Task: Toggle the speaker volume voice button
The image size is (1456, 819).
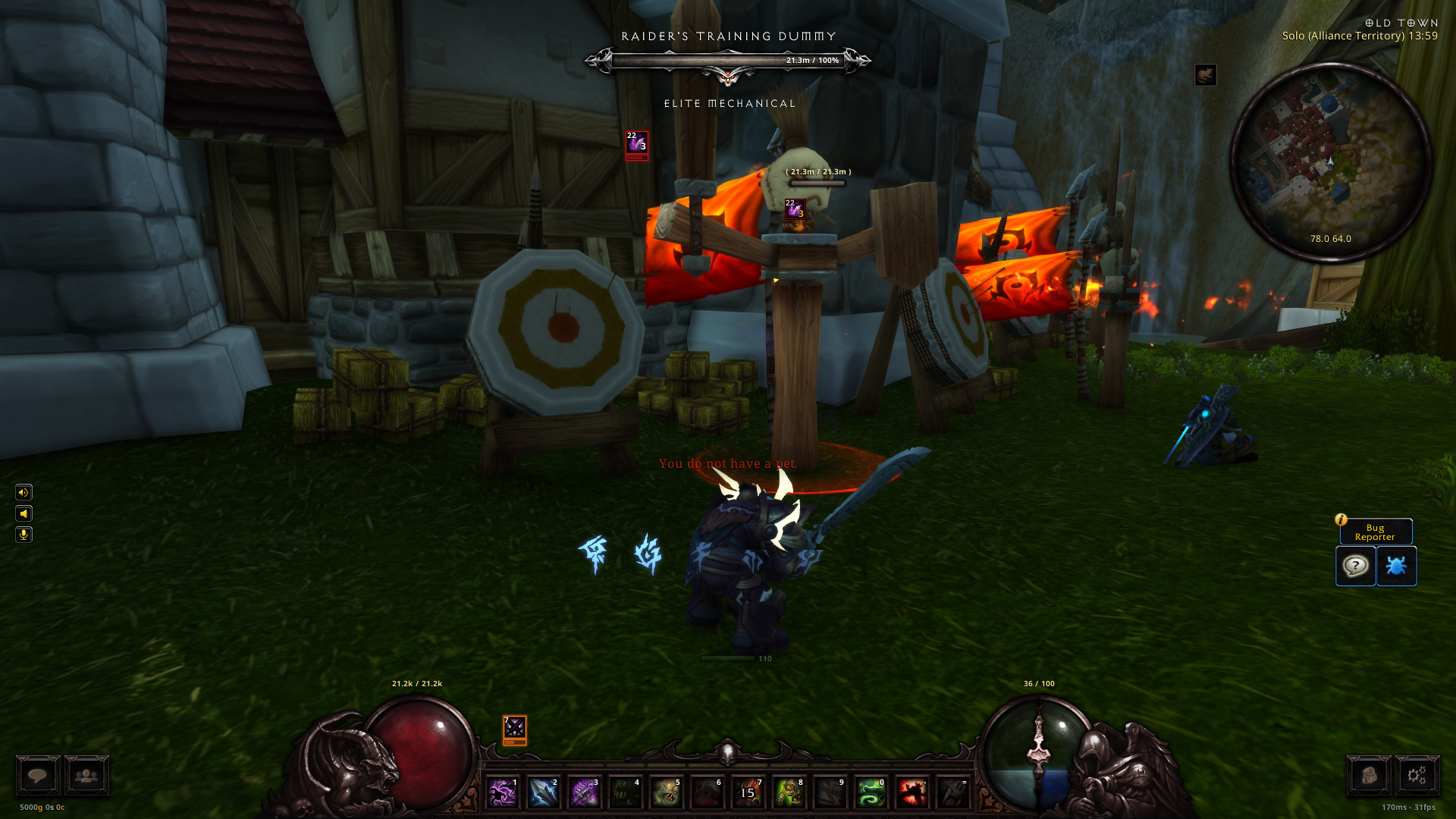Action: pyautogui.click(x=24, y=492)
